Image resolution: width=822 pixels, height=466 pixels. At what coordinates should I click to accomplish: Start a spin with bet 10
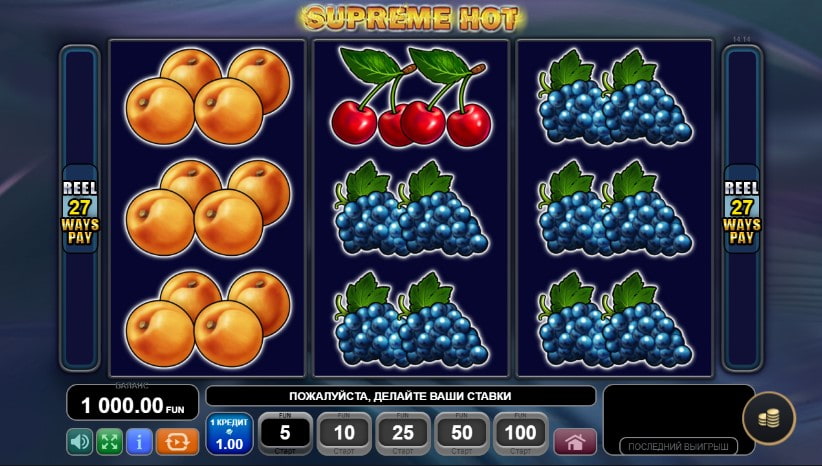[x=344, y=434]
